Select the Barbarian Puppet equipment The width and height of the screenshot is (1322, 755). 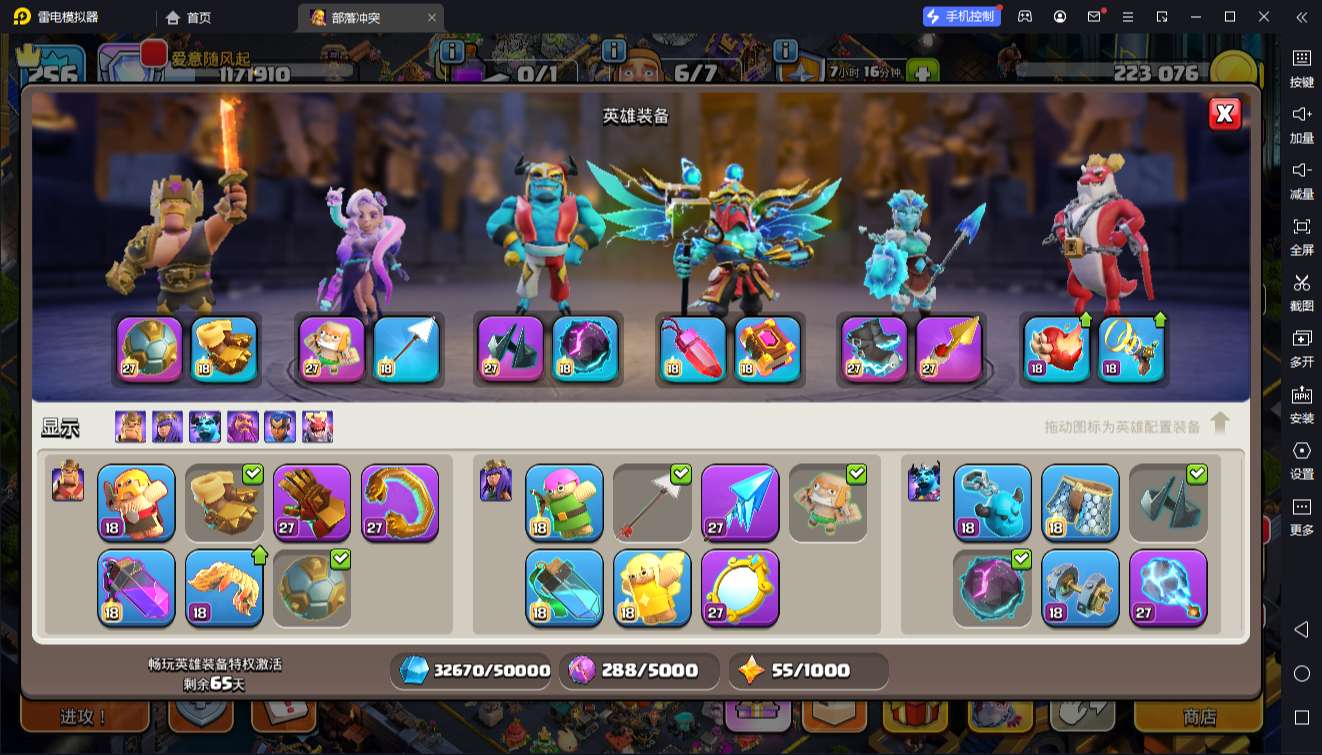tap(136, 502)
